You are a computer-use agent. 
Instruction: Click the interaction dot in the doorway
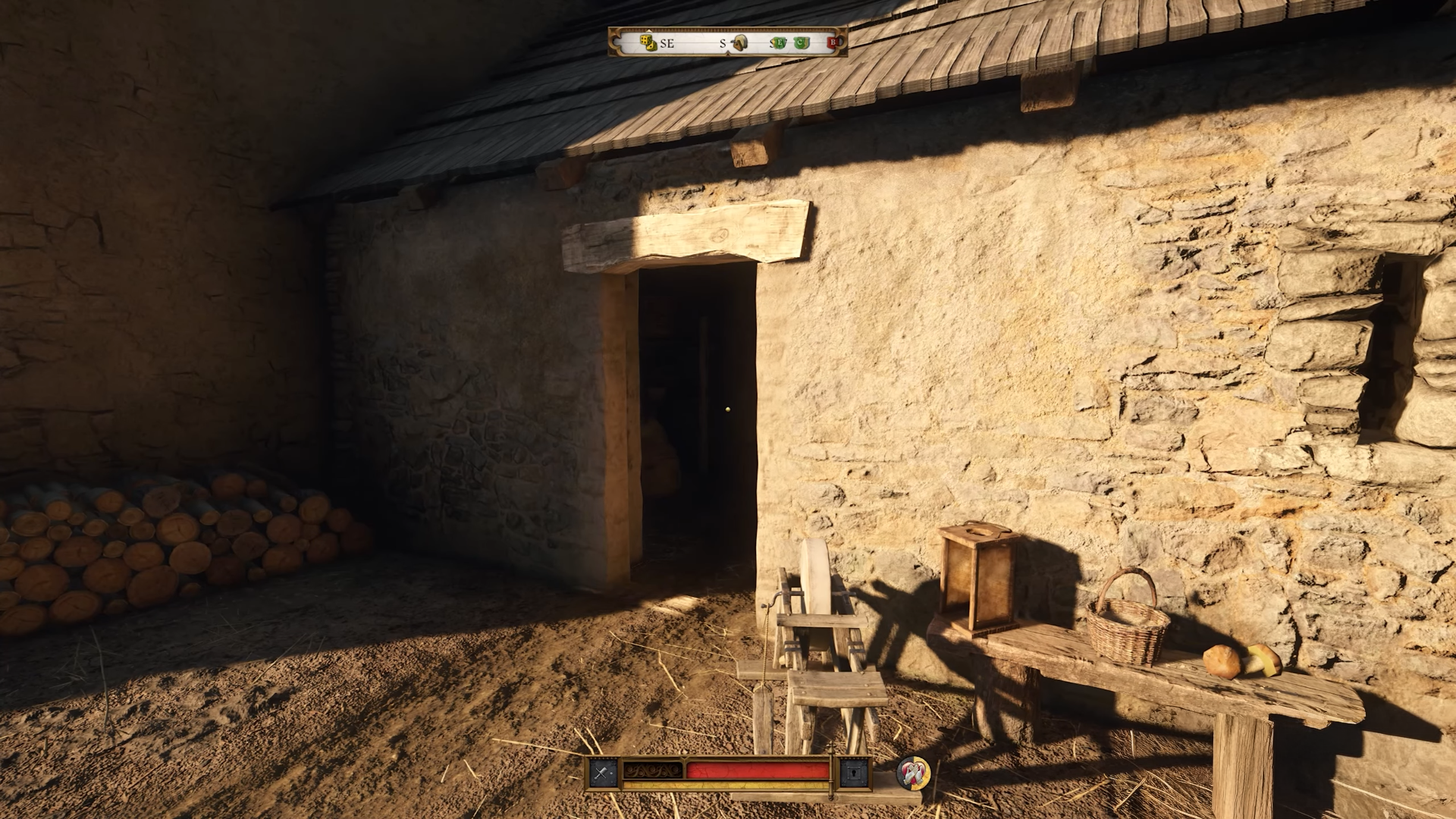[x=726, y=408]
